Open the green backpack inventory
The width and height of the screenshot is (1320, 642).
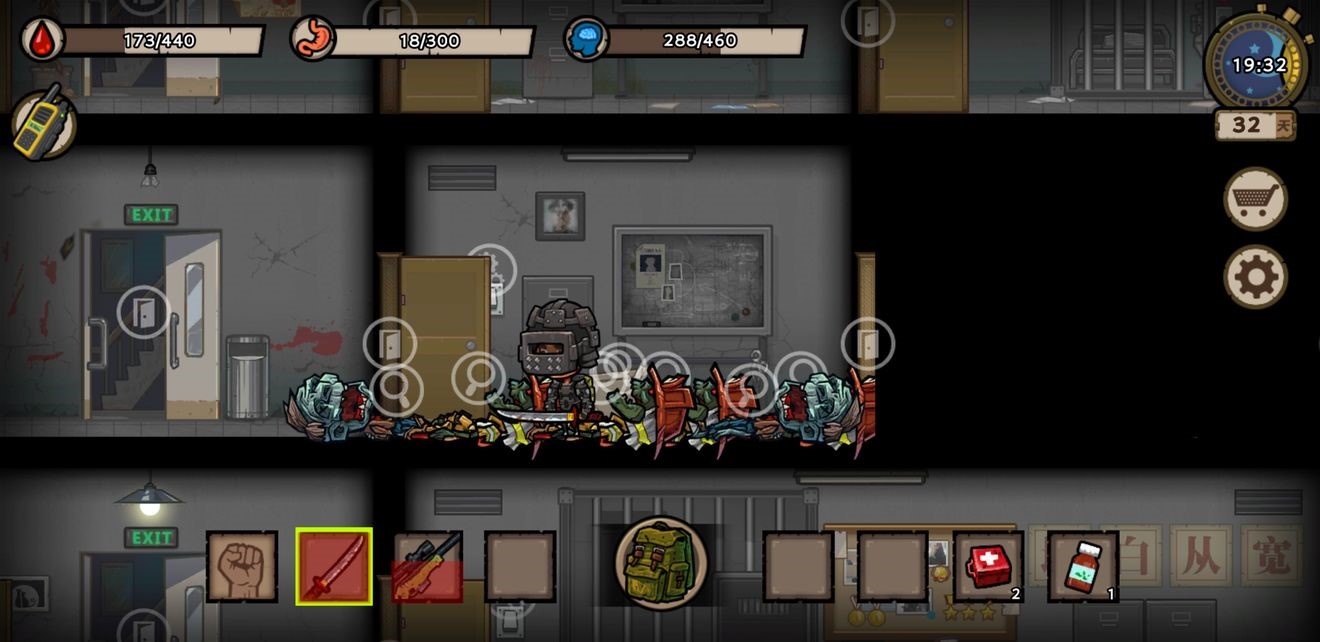(x=661, y=562)
